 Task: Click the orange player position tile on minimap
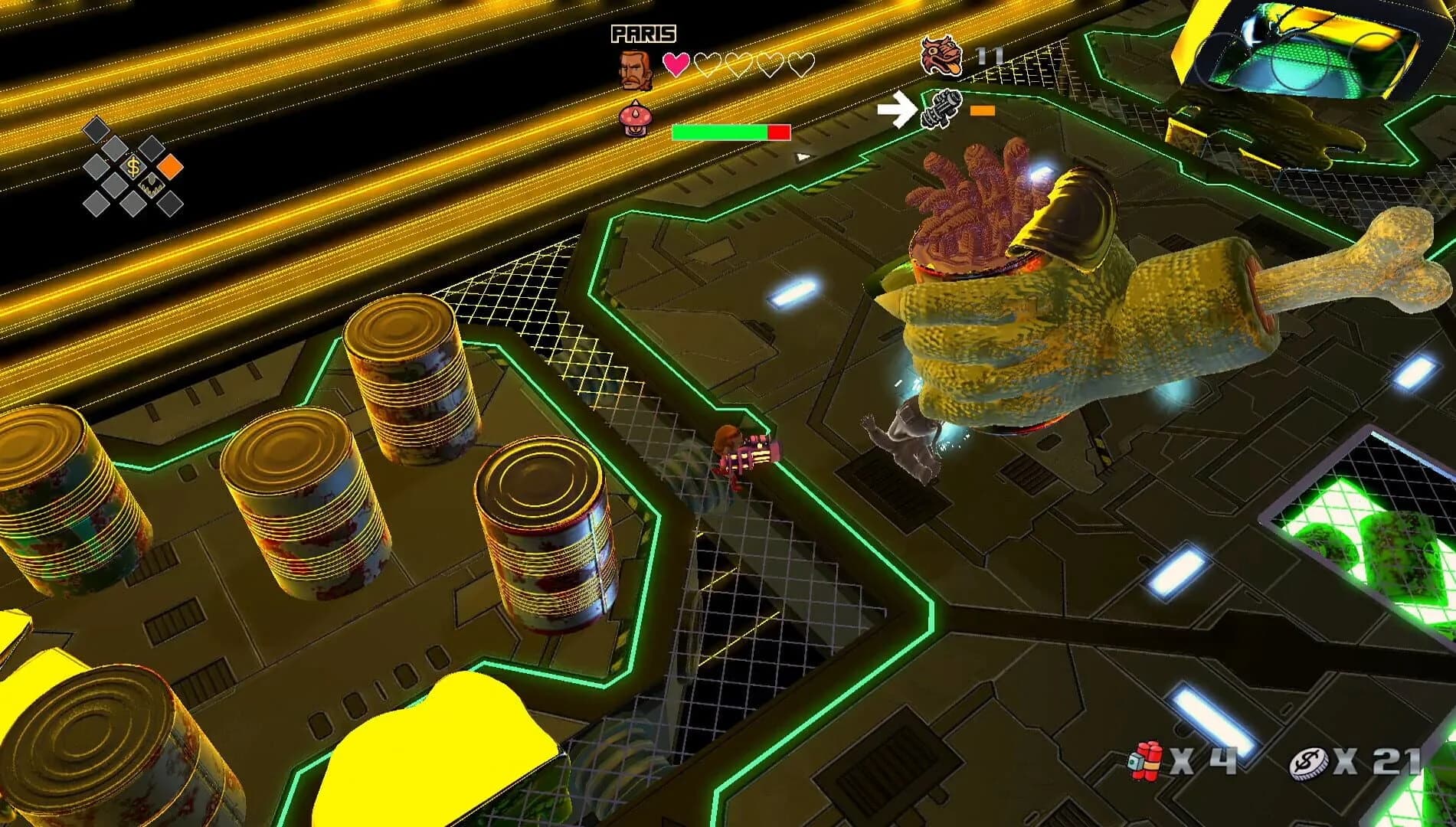coord(171,167)
